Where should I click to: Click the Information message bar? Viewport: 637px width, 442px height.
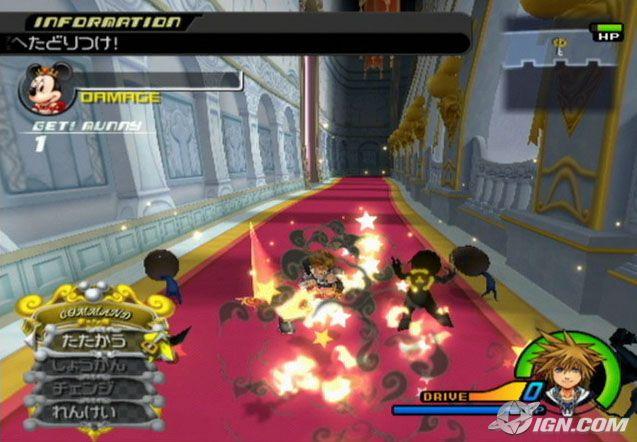point(235,42)
